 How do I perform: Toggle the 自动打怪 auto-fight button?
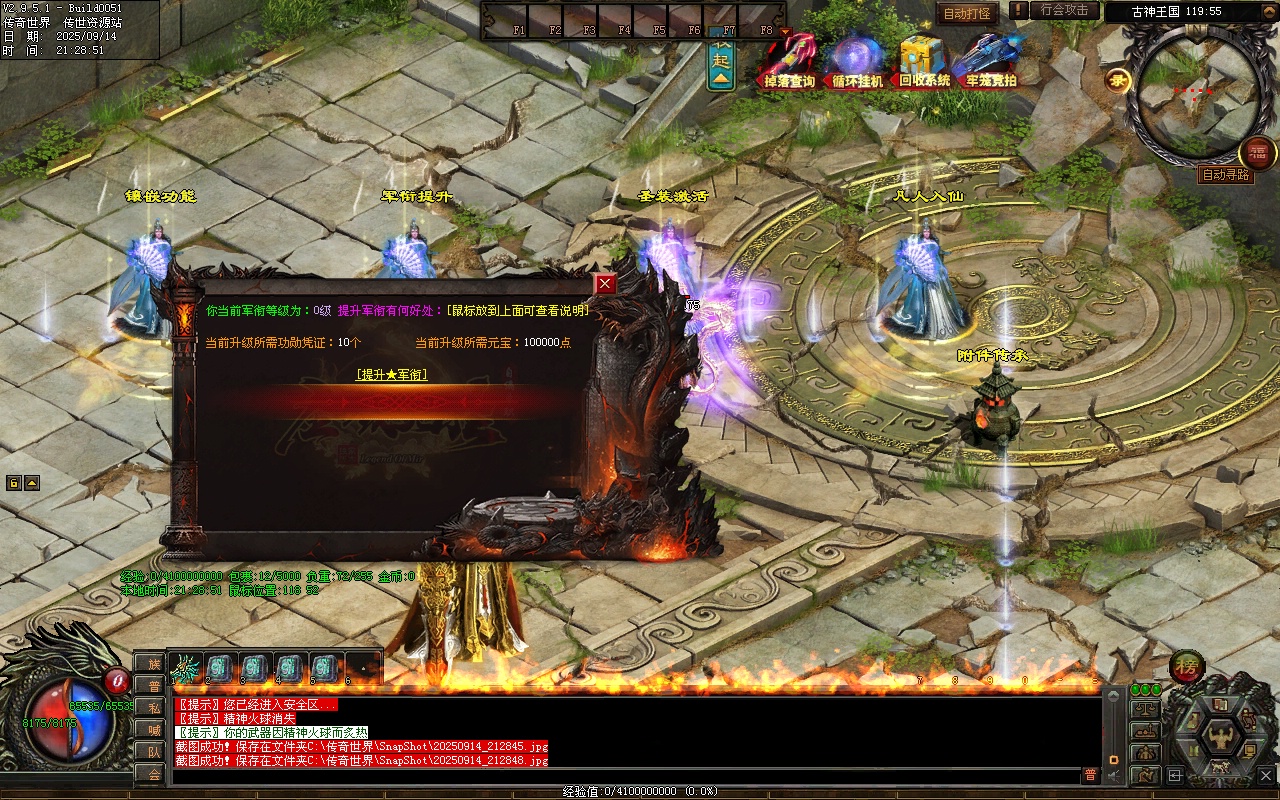point(967,13)
